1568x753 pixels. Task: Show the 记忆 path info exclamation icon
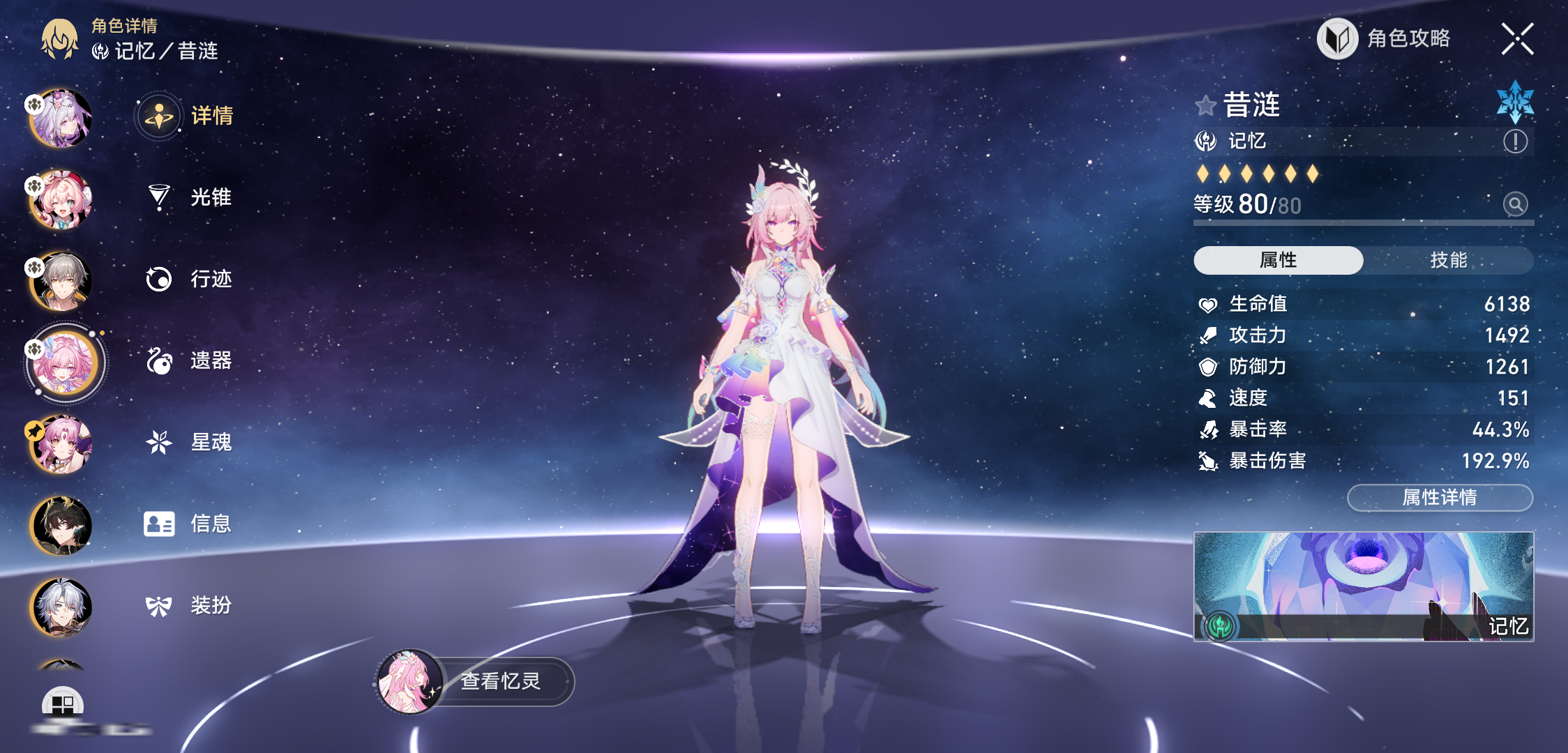click(1515, 142)
